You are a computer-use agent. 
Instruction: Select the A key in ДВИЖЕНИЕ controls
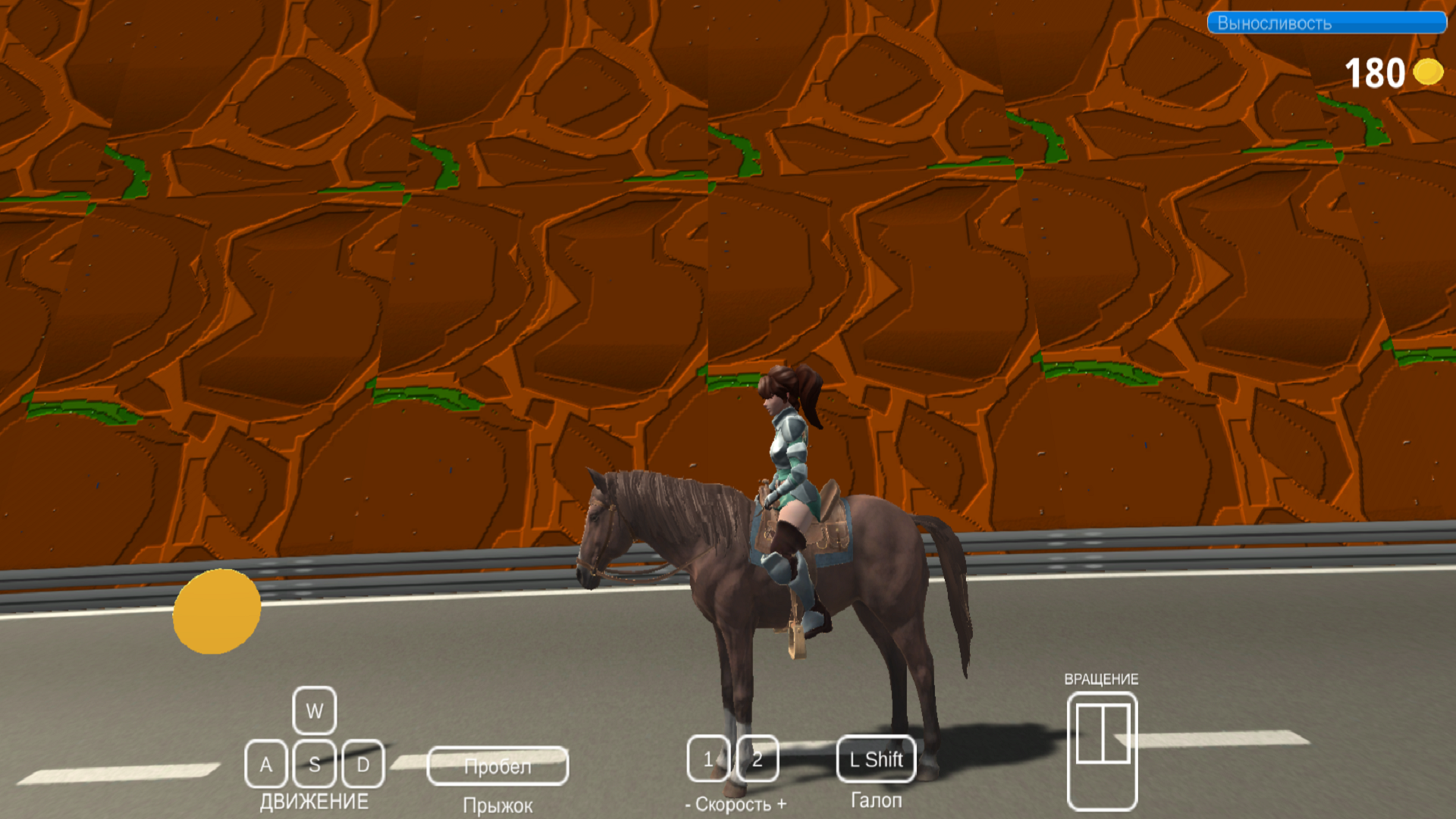(x=265, y=763)
